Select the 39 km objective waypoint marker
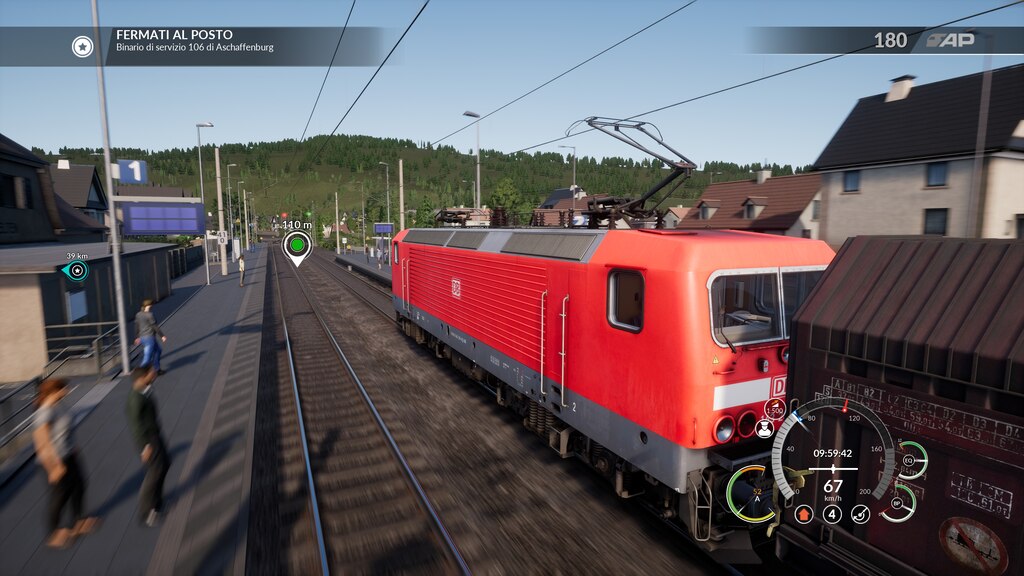The image size is (1024, 576). pos(76,270)
